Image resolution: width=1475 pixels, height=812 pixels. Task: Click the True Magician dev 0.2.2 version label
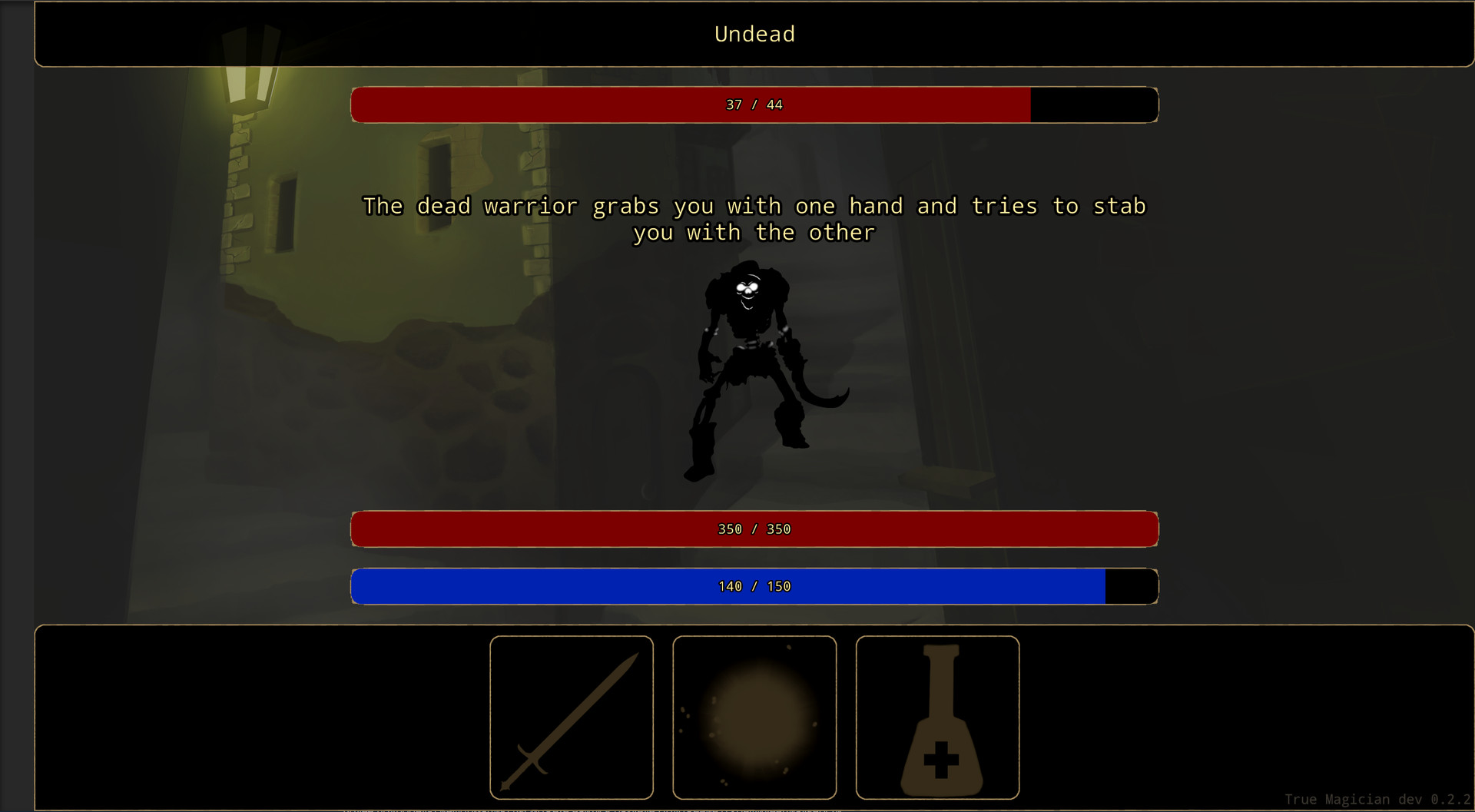1379,799
